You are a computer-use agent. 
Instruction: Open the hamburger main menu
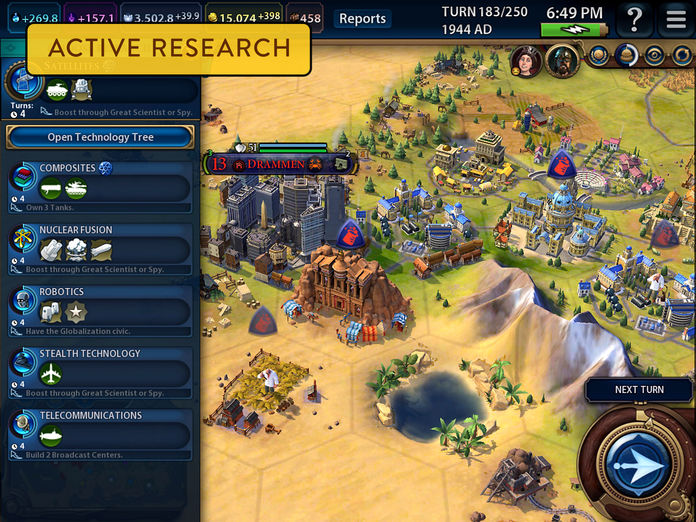click(x=675, y=19)
